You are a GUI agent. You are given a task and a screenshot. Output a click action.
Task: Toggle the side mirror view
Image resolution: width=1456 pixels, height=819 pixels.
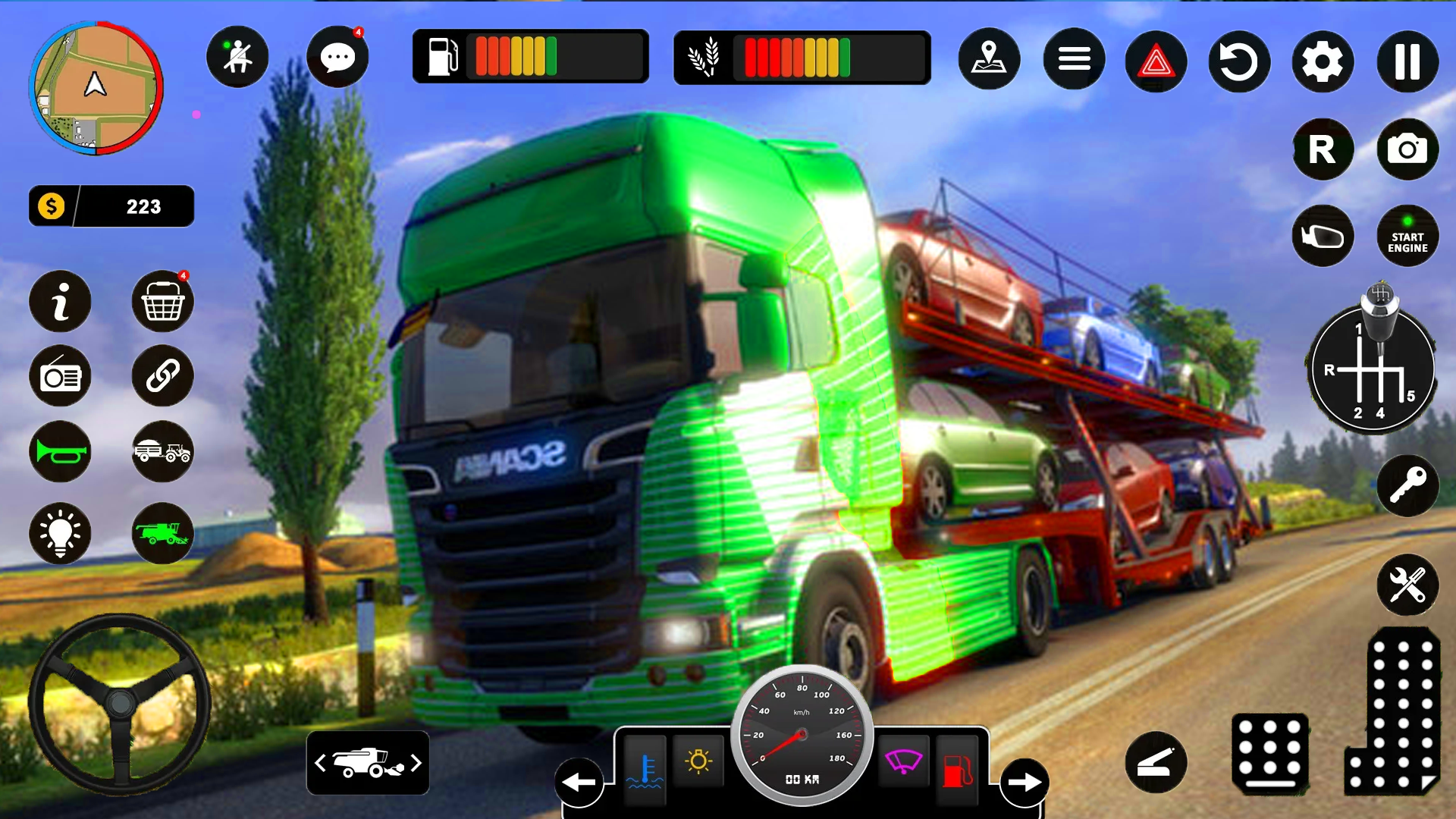tap(1323, 236)
